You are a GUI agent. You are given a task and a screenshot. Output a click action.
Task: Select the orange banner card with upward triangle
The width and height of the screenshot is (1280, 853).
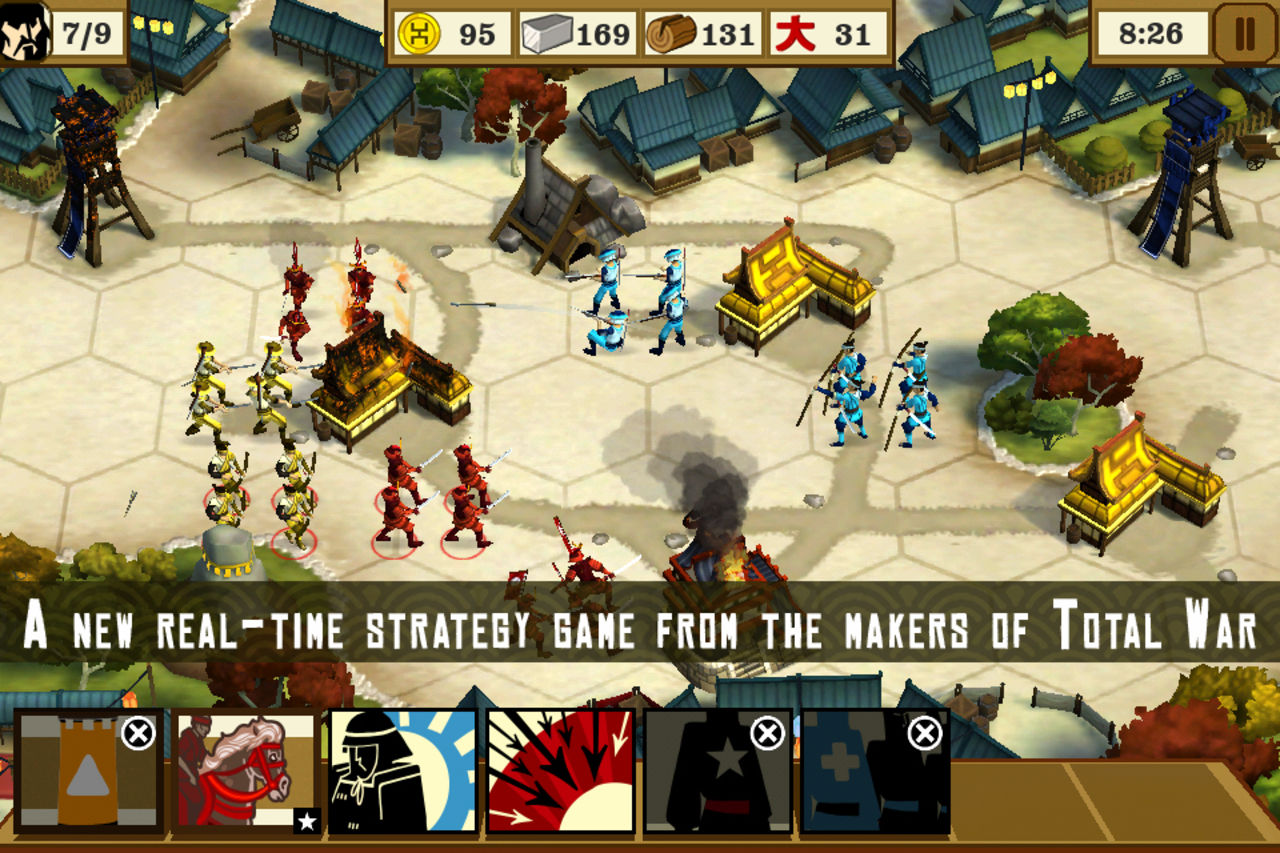88,771
